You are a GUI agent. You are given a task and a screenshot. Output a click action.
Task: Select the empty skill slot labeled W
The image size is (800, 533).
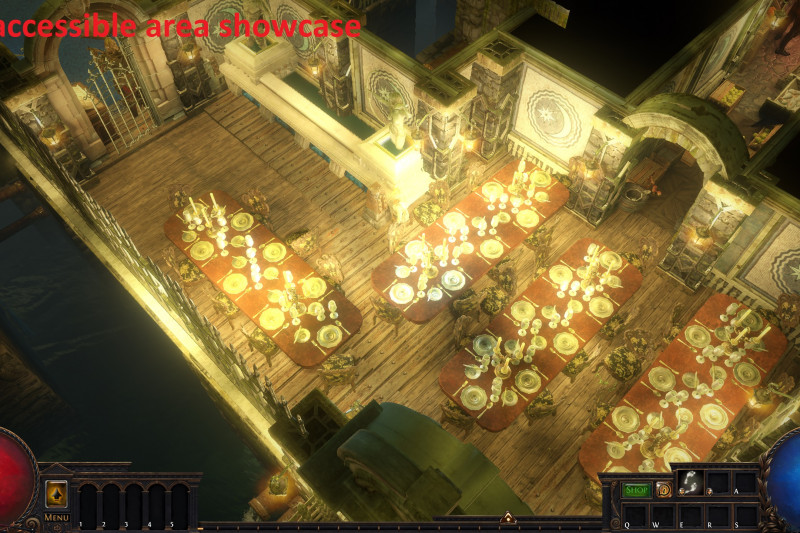click(x=662, y=514)
